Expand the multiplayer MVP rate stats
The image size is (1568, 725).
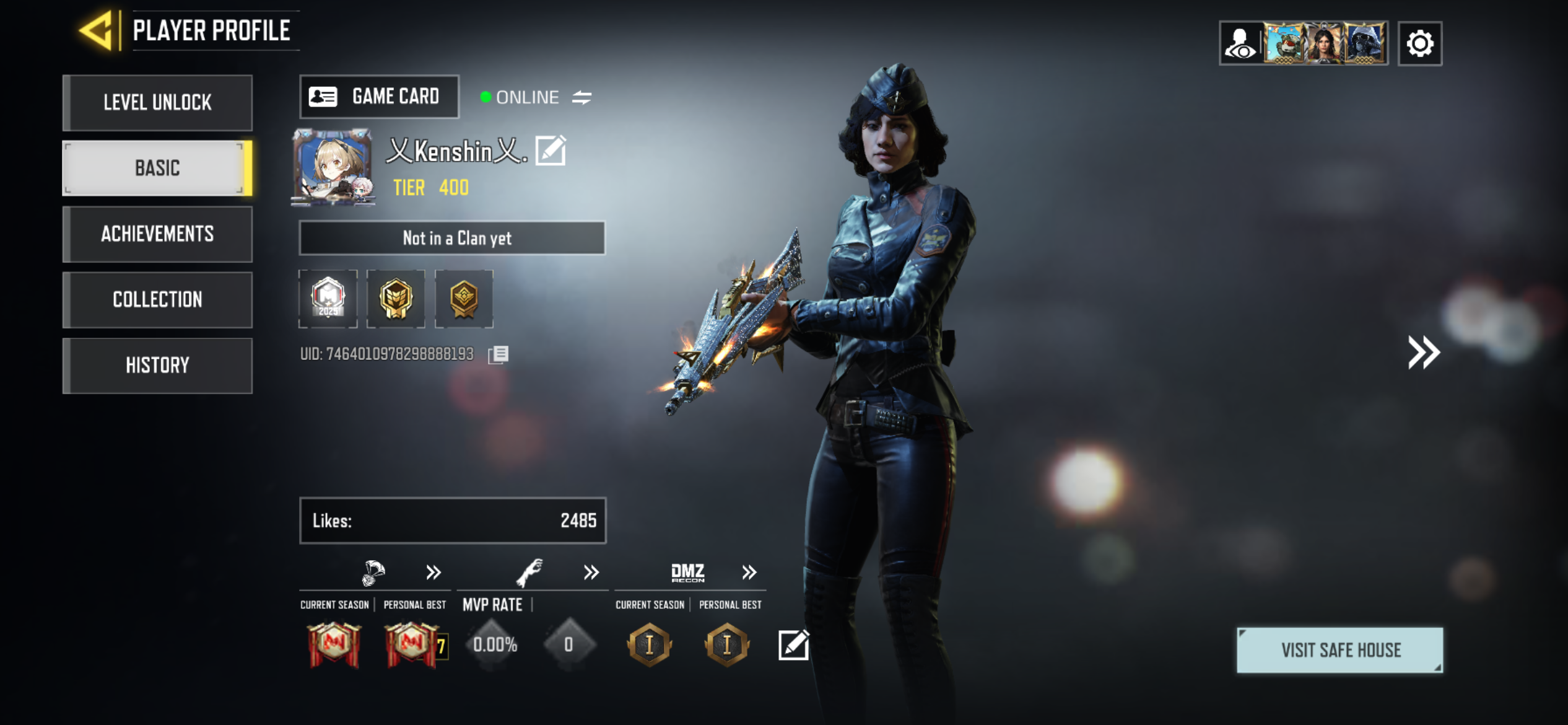[x=591, y=572]
